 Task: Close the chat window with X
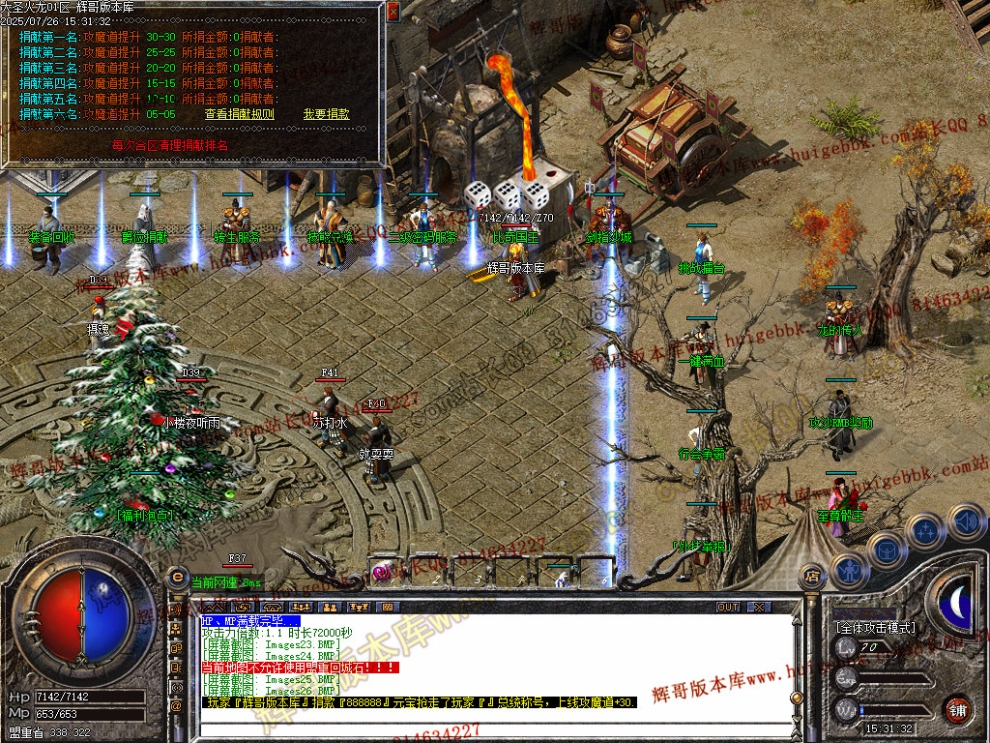coord(759,607)
